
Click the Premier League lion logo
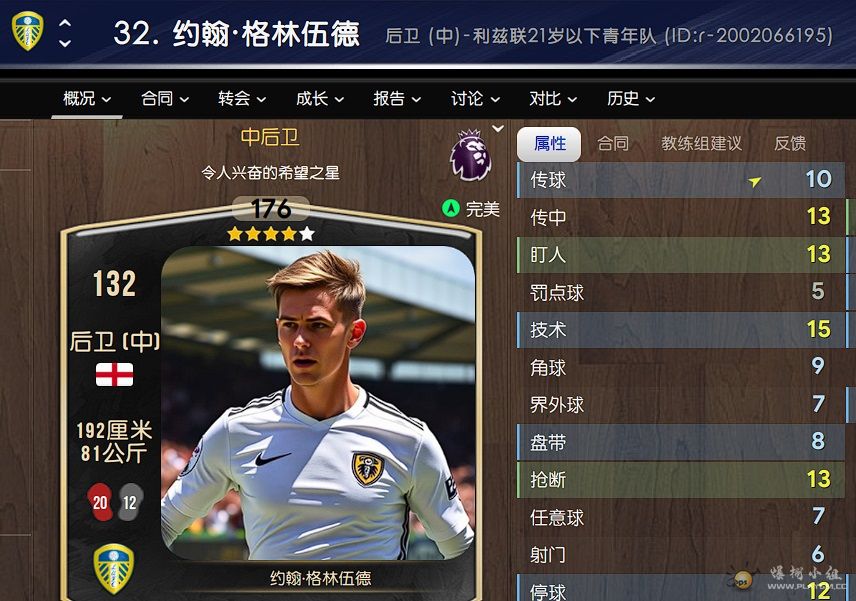point(470,156)
